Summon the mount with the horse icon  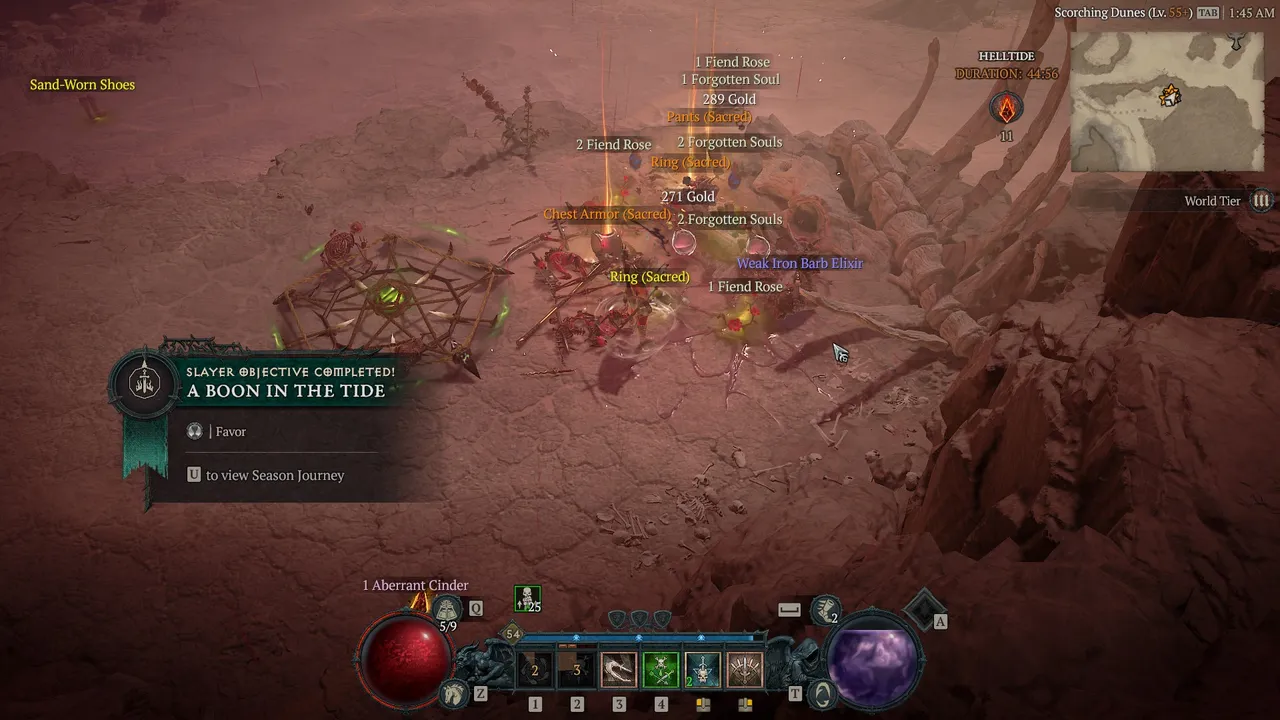click(455, 692)
